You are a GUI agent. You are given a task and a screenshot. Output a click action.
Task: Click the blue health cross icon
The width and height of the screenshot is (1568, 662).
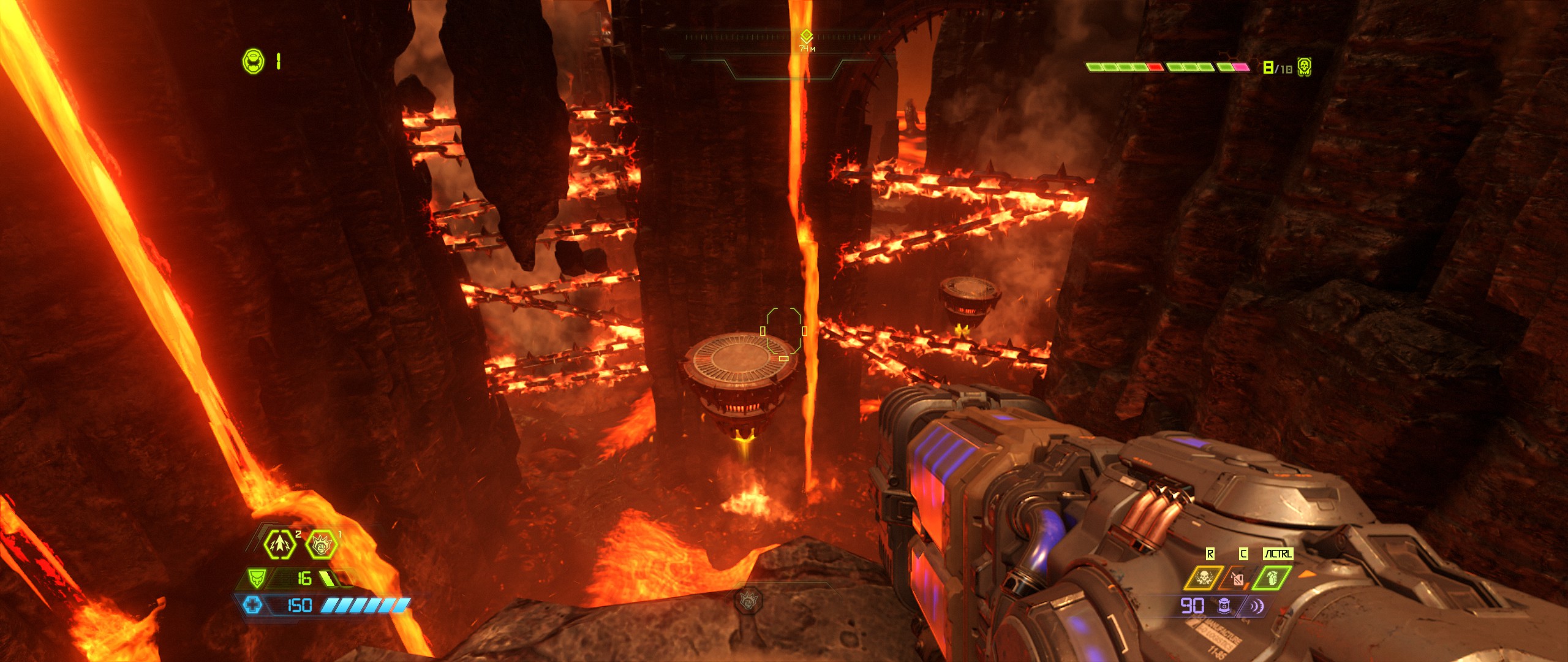(x=252, y=606)
